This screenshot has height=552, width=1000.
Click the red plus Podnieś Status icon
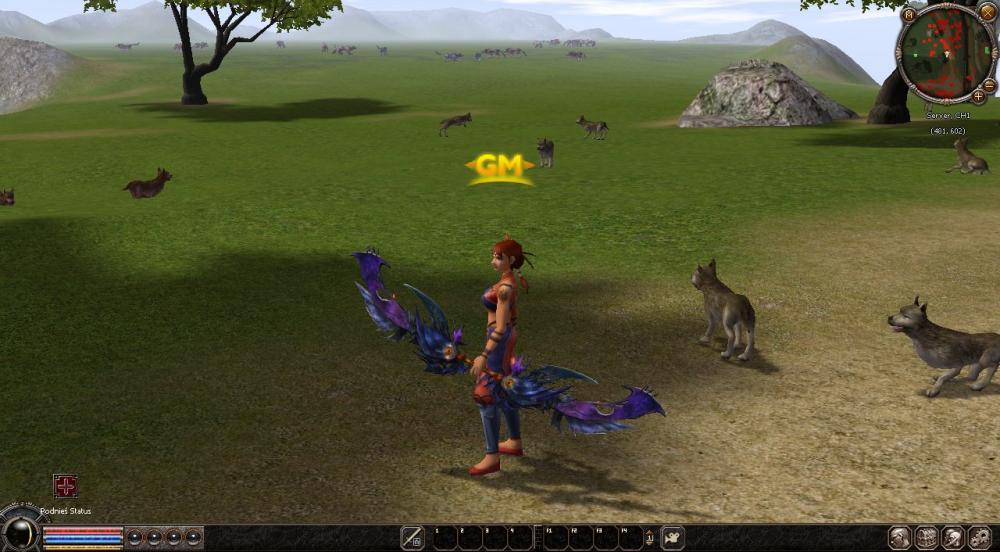65,487
